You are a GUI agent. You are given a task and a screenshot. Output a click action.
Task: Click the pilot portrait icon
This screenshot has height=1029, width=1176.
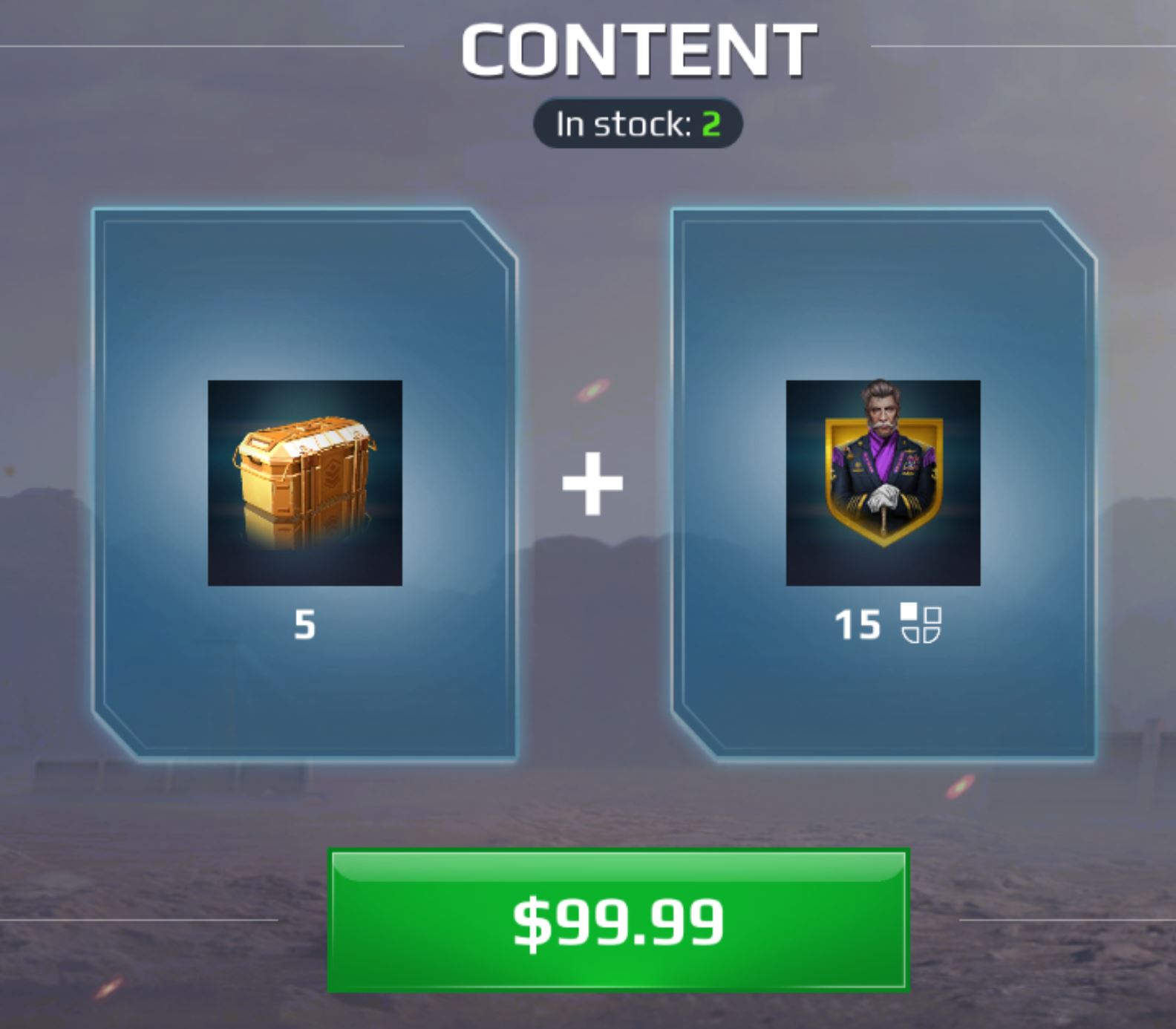(x=883, y=481)
